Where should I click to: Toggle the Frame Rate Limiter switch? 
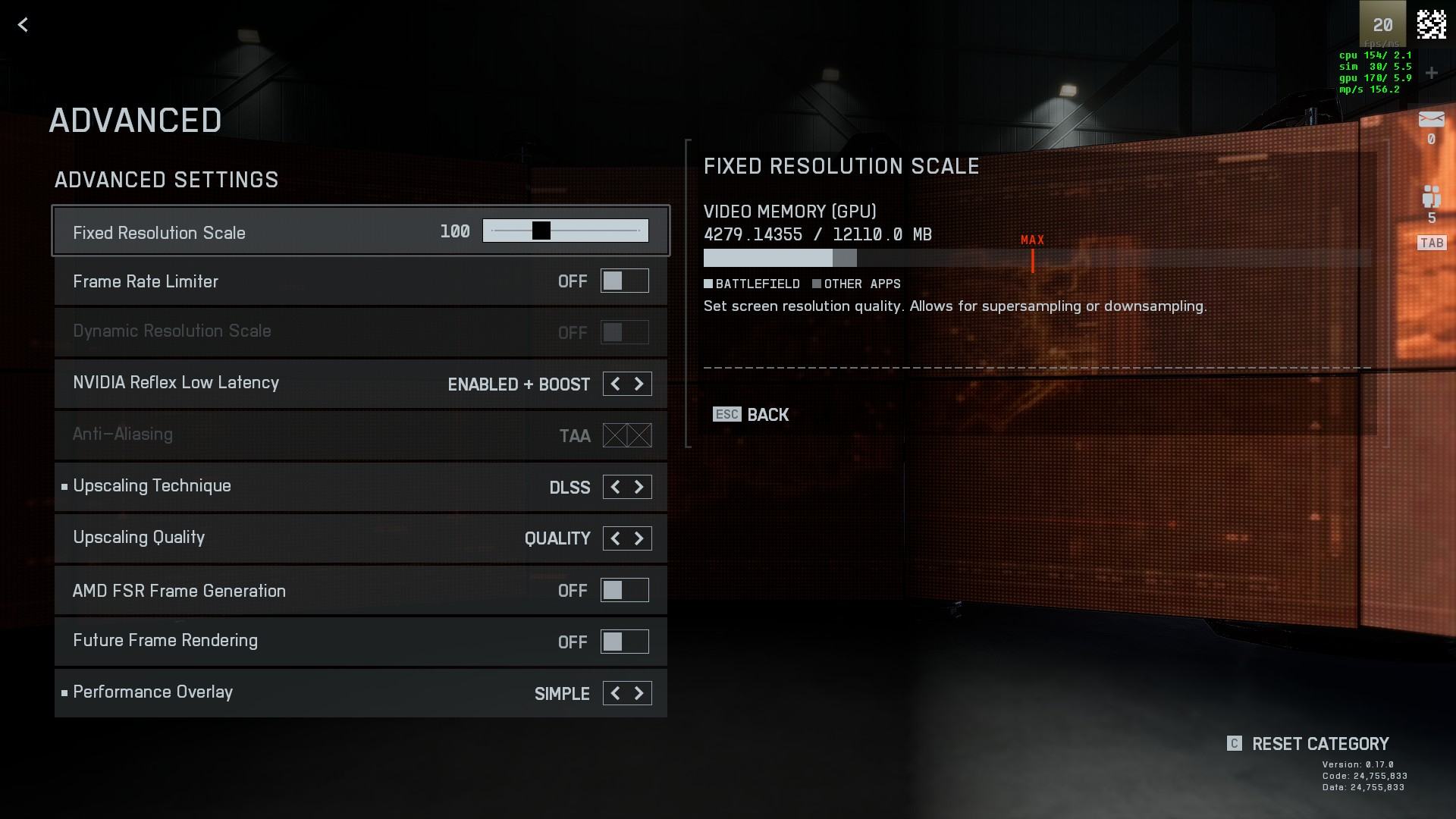624,281
